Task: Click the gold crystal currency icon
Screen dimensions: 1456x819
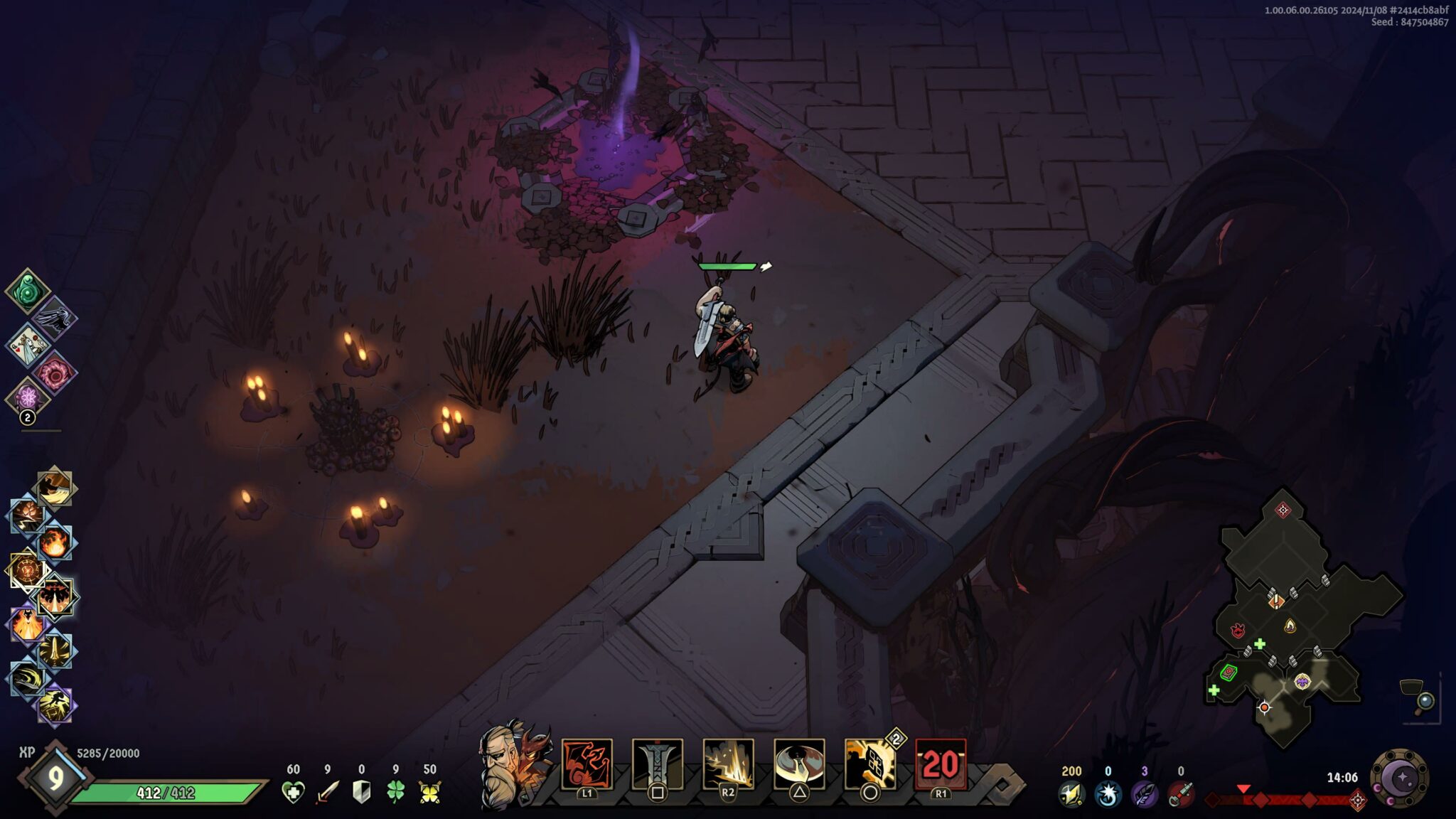Action: 1071,793
